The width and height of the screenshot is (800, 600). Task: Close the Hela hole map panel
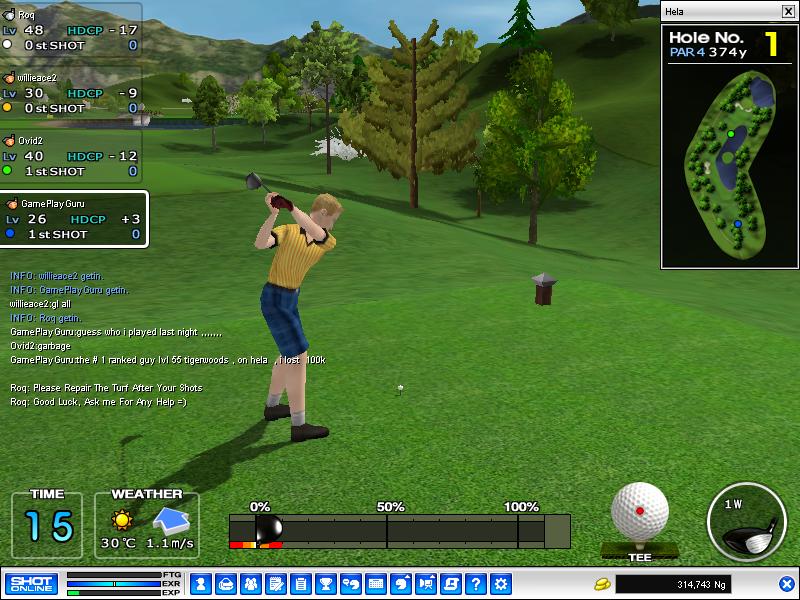(x=788, y=11)
